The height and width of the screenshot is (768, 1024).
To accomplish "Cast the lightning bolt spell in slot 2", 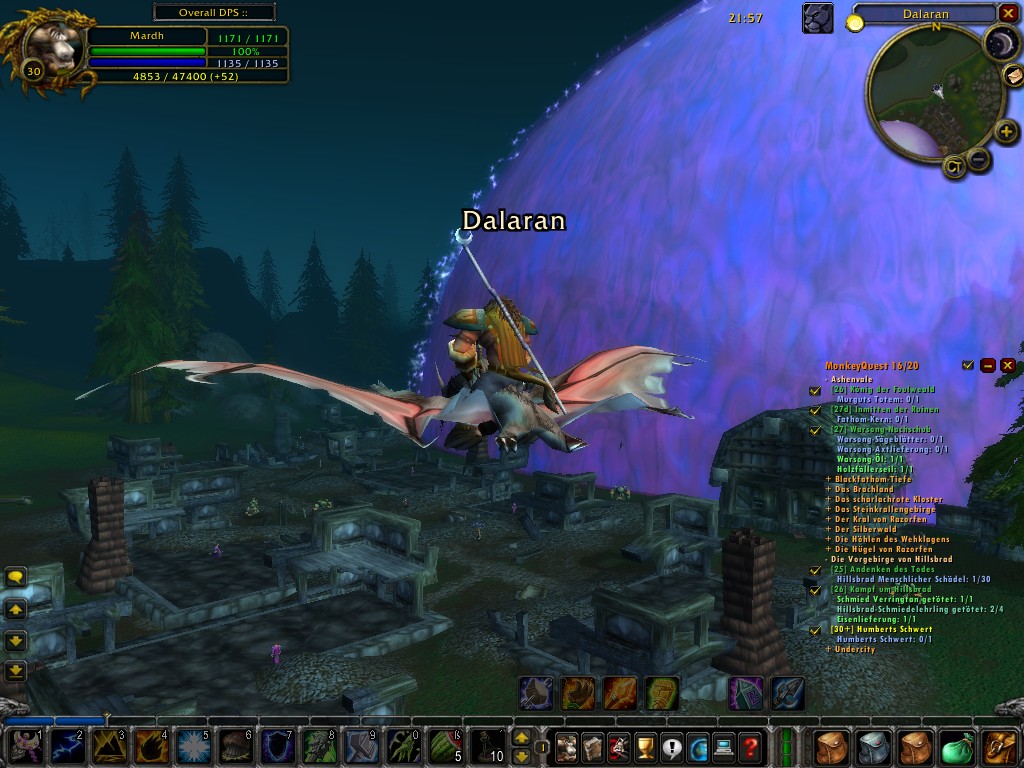I will (x=68, y=746).
